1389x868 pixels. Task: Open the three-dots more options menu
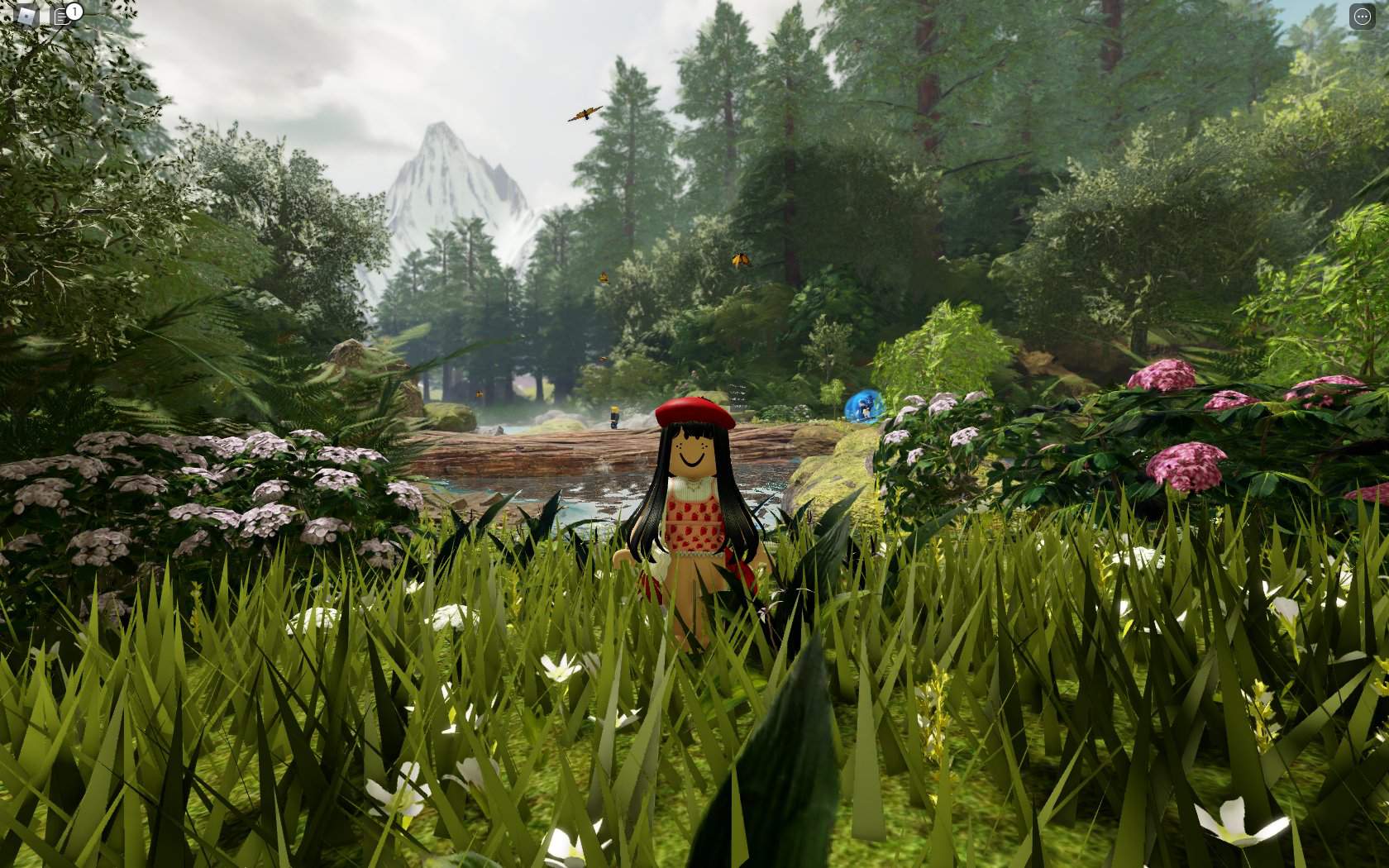tap(1362, 17)
